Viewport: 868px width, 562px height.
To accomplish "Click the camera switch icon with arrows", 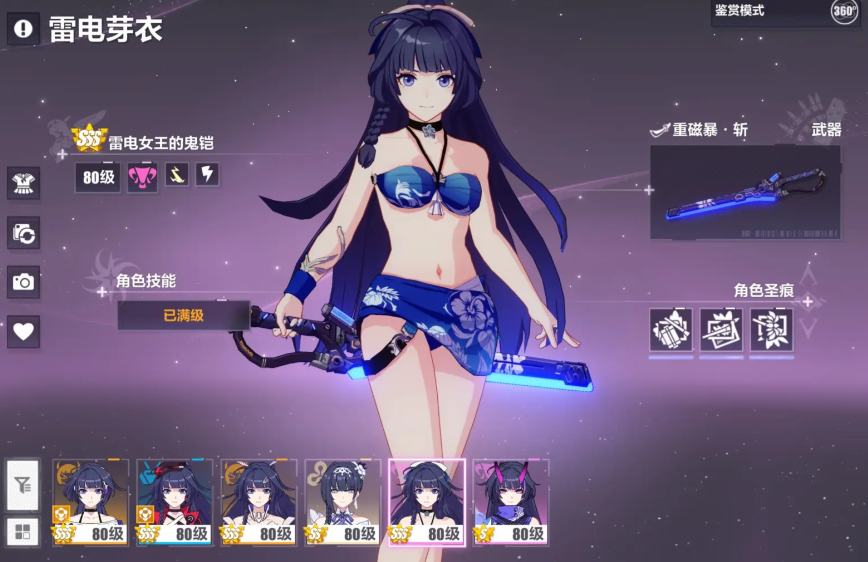I will (23, 233).
